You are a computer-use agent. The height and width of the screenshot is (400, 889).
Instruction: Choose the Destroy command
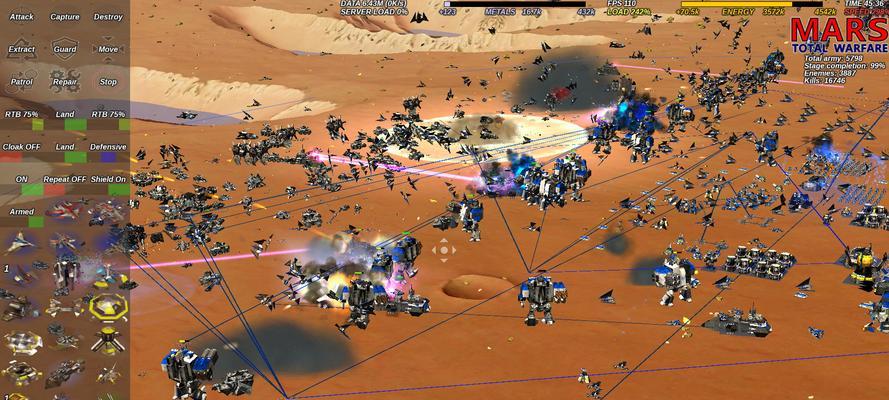(108, 16)
